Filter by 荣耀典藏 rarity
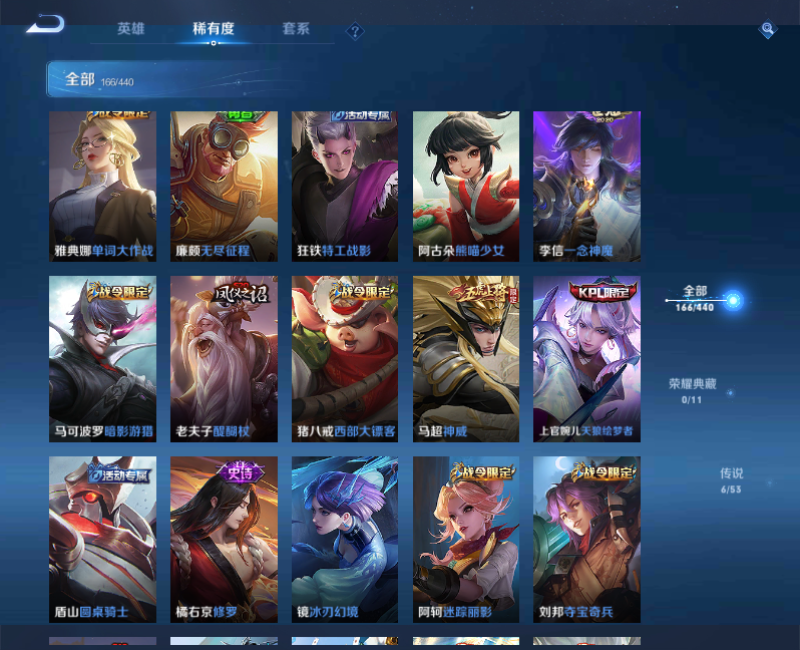800x650 pixels. tap(692, 390)
